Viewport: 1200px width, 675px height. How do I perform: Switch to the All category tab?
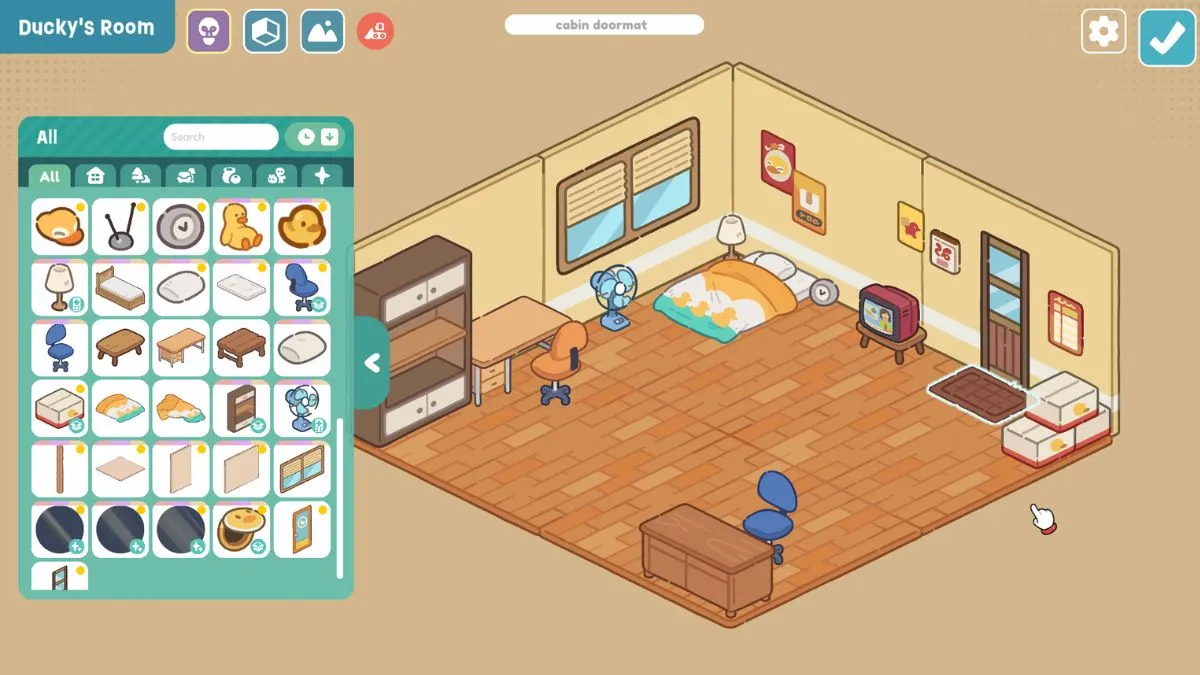tap(49, 176)
